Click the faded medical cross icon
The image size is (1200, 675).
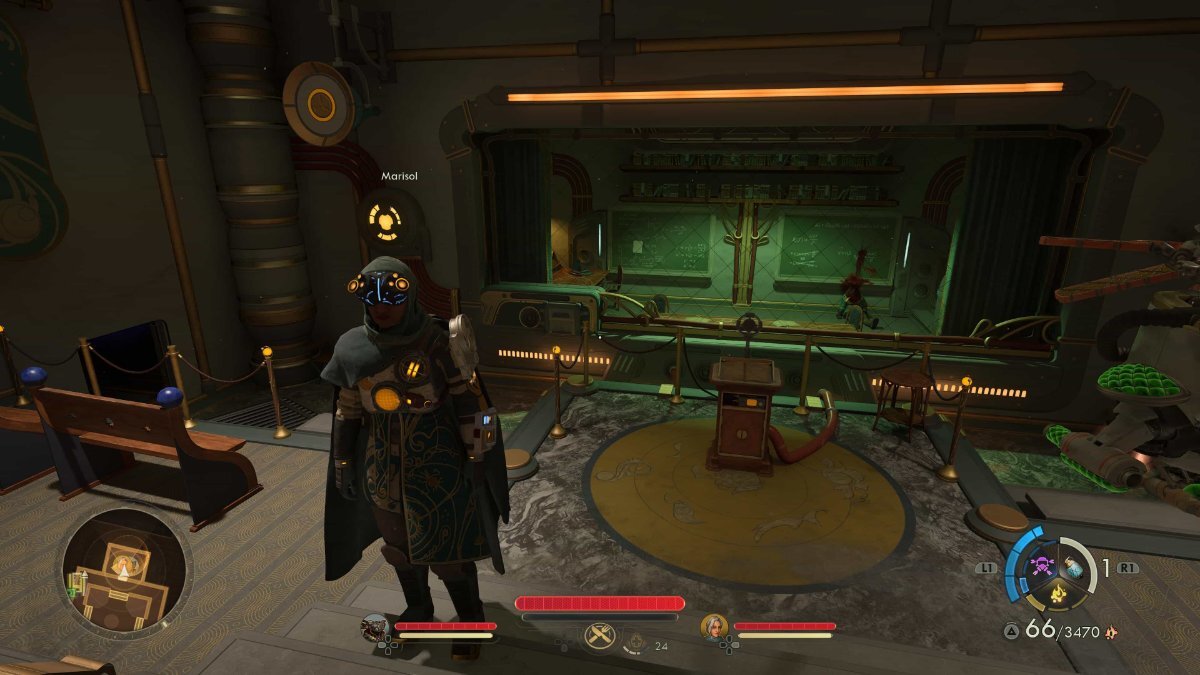pos(635,641)
